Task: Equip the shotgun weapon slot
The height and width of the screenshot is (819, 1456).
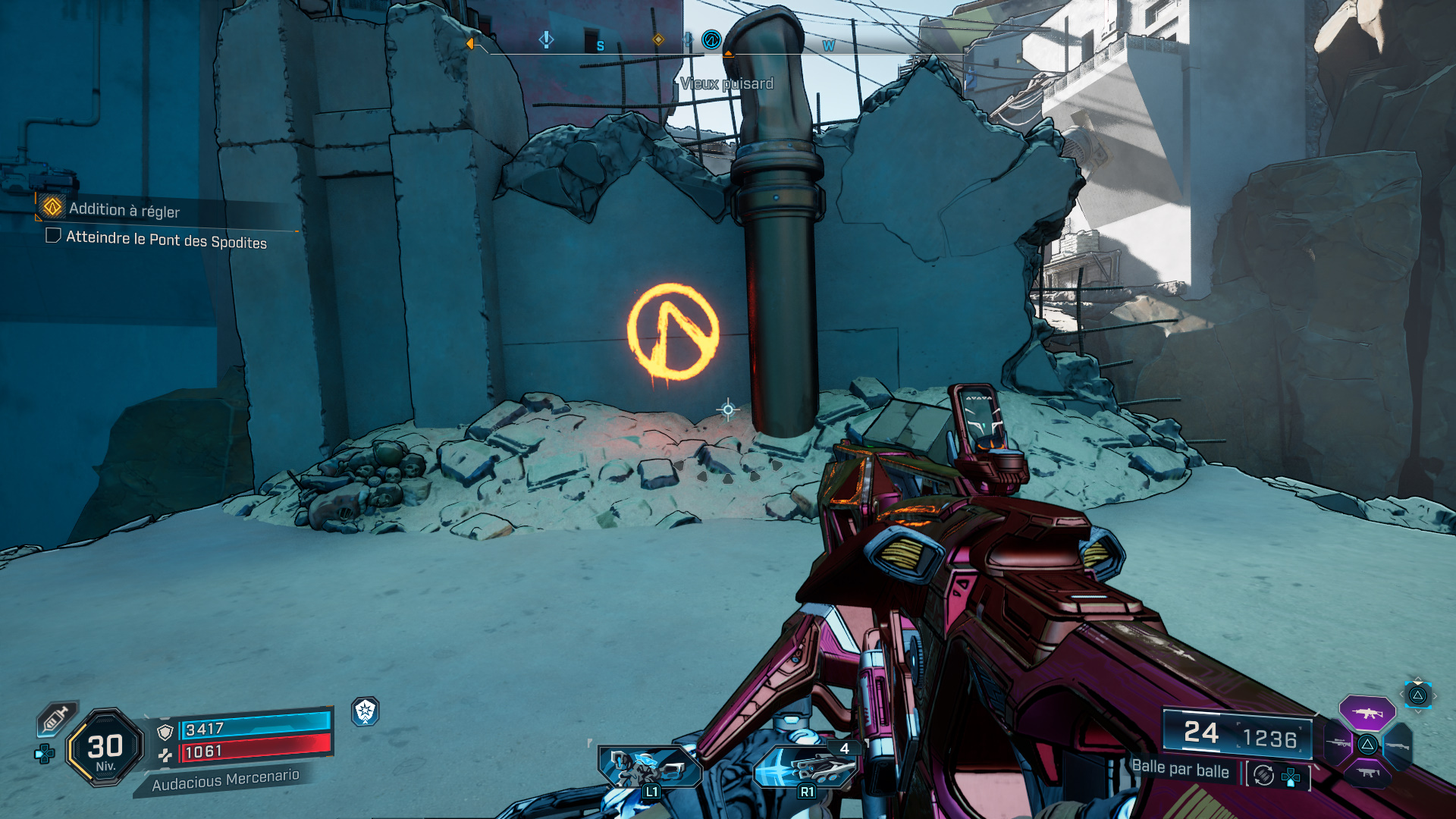Action: (x=1397, y=746)
